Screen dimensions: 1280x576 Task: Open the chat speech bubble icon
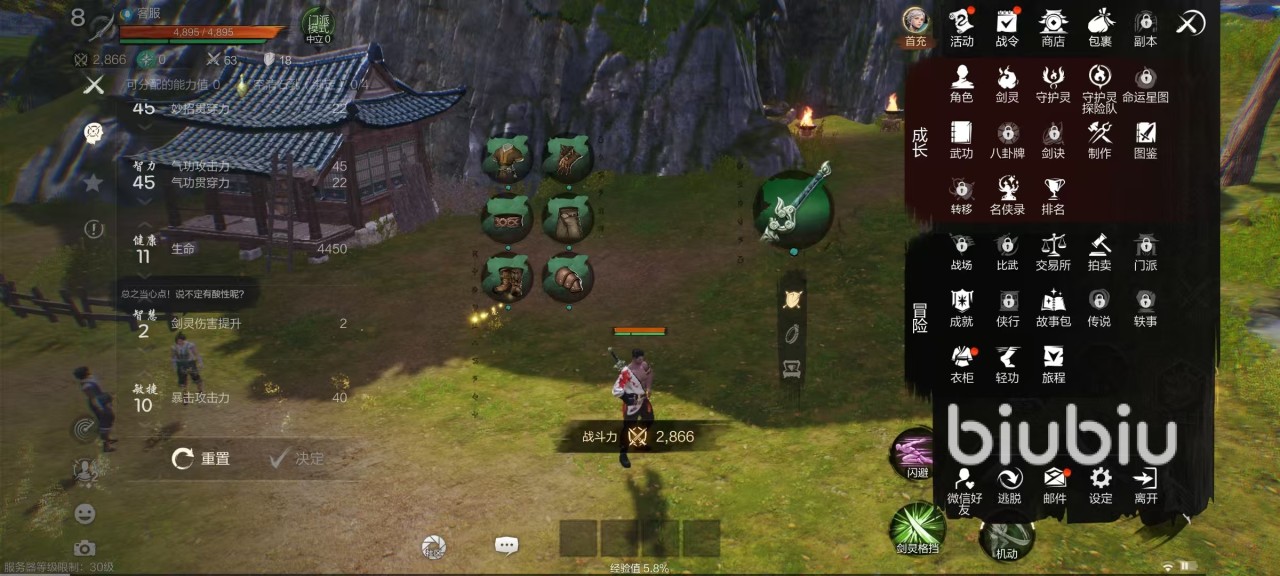click(506, 546)
